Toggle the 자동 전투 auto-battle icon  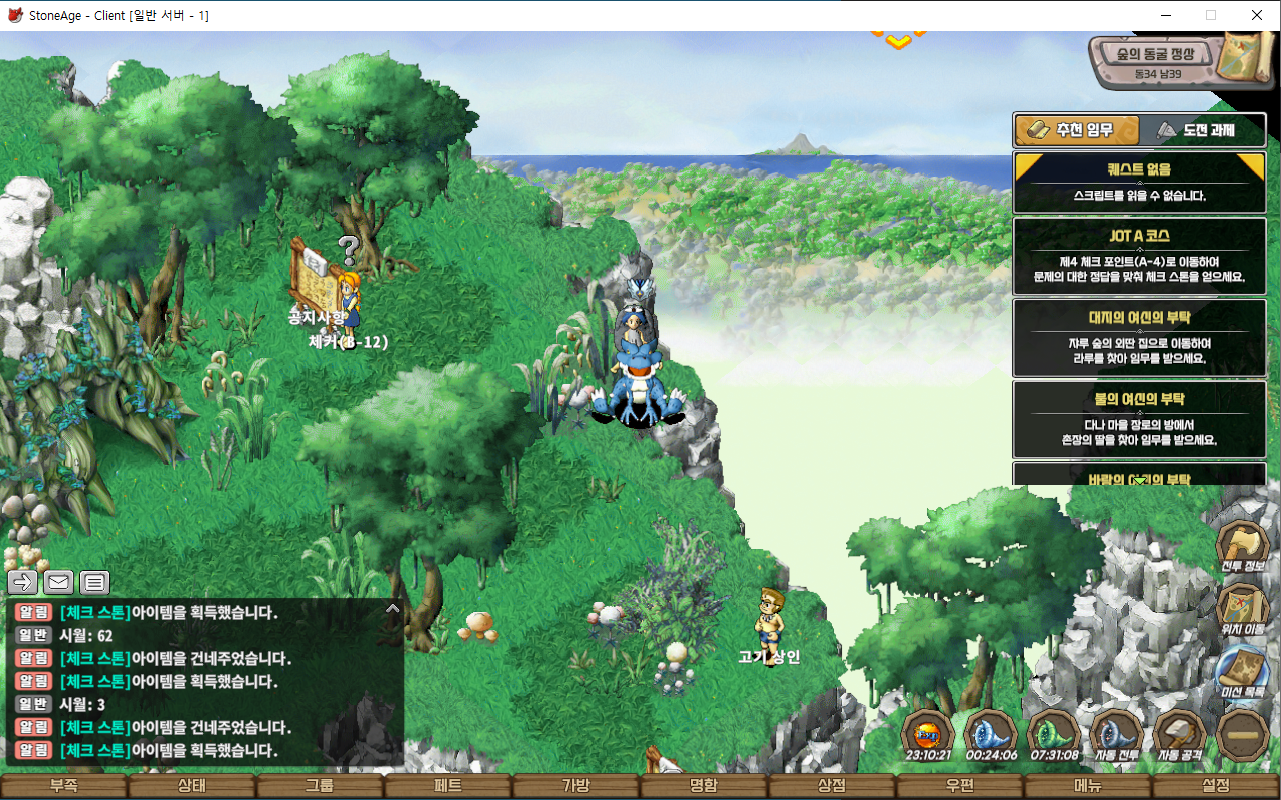point(1116,734)
